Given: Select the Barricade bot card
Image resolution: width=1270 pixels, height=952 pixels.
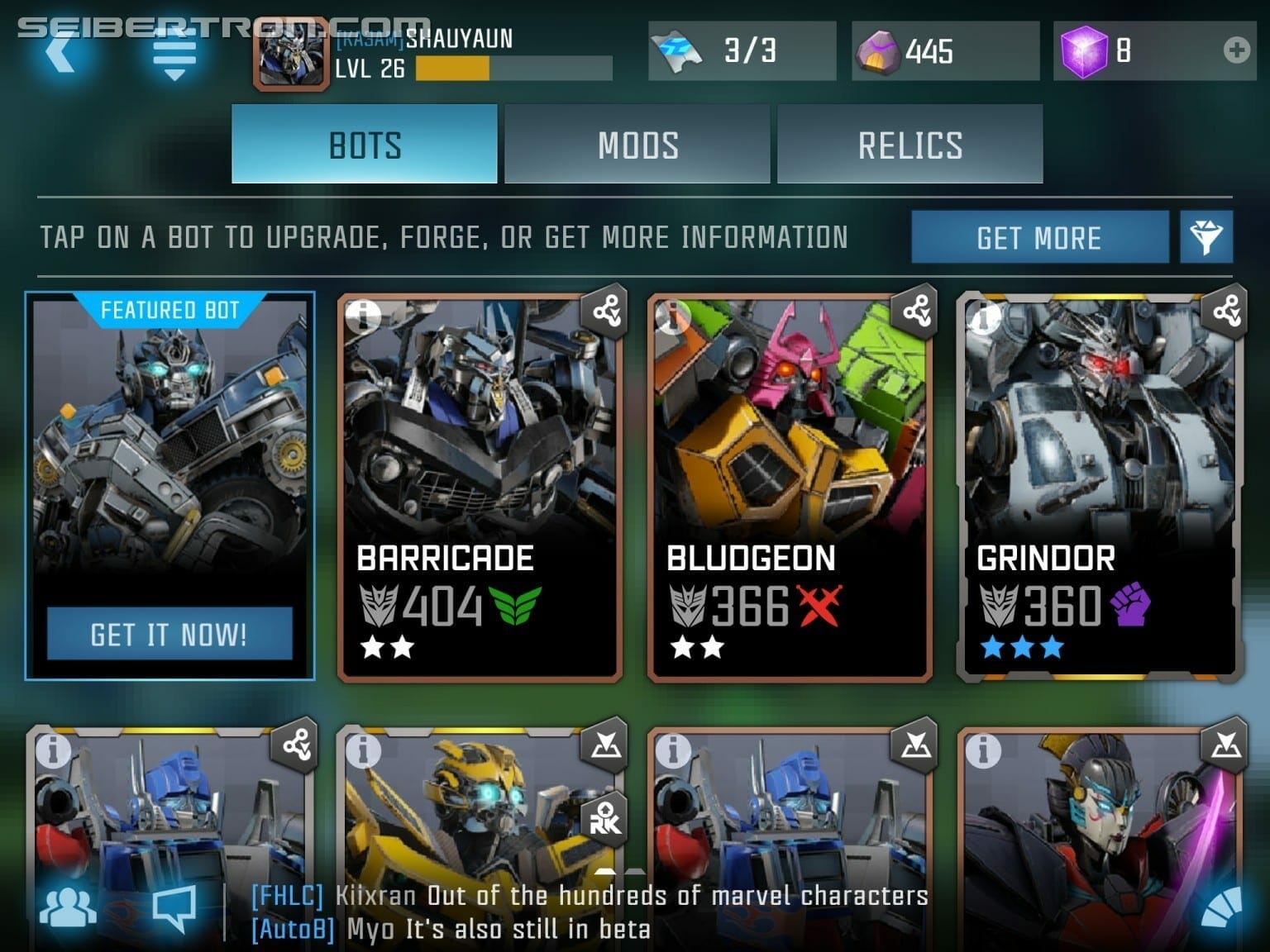Looking at the screenshot, I should click(480, 488).
